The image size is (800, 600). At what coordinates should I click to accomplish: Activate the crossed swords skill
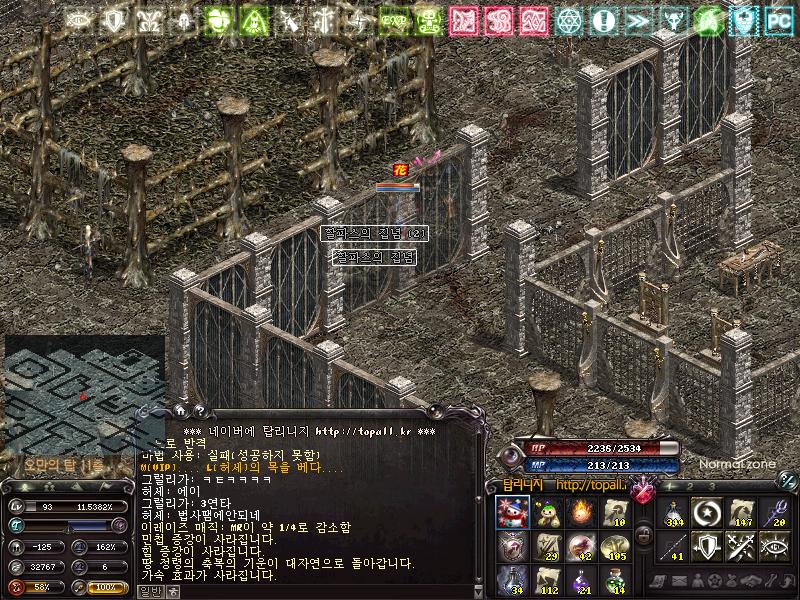click(x=739, y=546)
